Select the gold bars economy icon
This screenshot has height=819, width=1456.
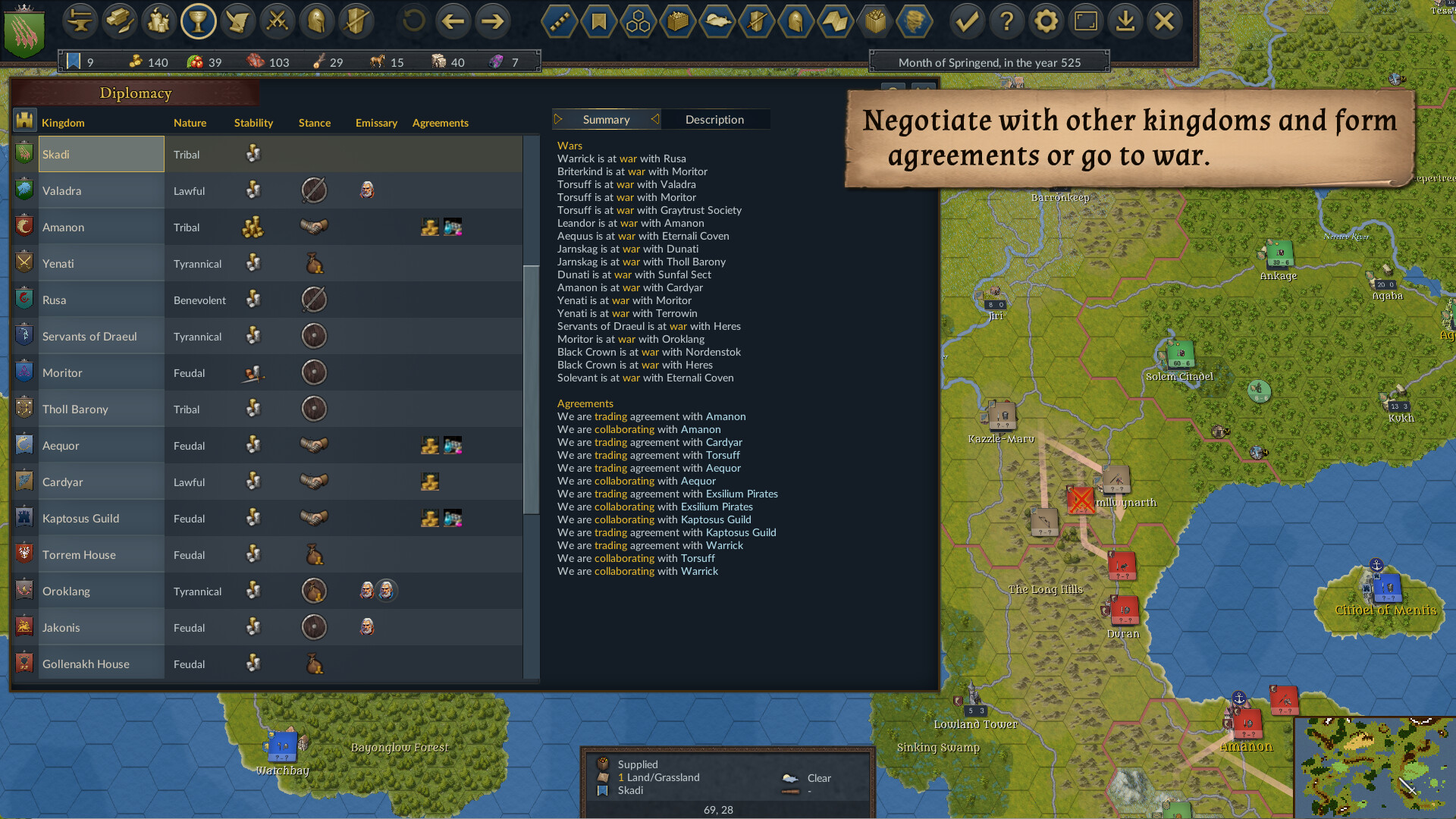tap(120, 21)
